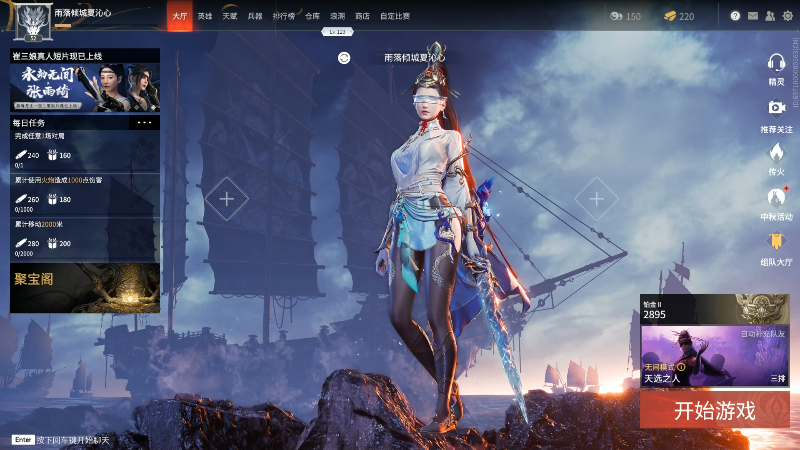The height and width of the screenshot is (450, 800).
Task: Open the daily tasks three-dot menu
Action: 145,122
